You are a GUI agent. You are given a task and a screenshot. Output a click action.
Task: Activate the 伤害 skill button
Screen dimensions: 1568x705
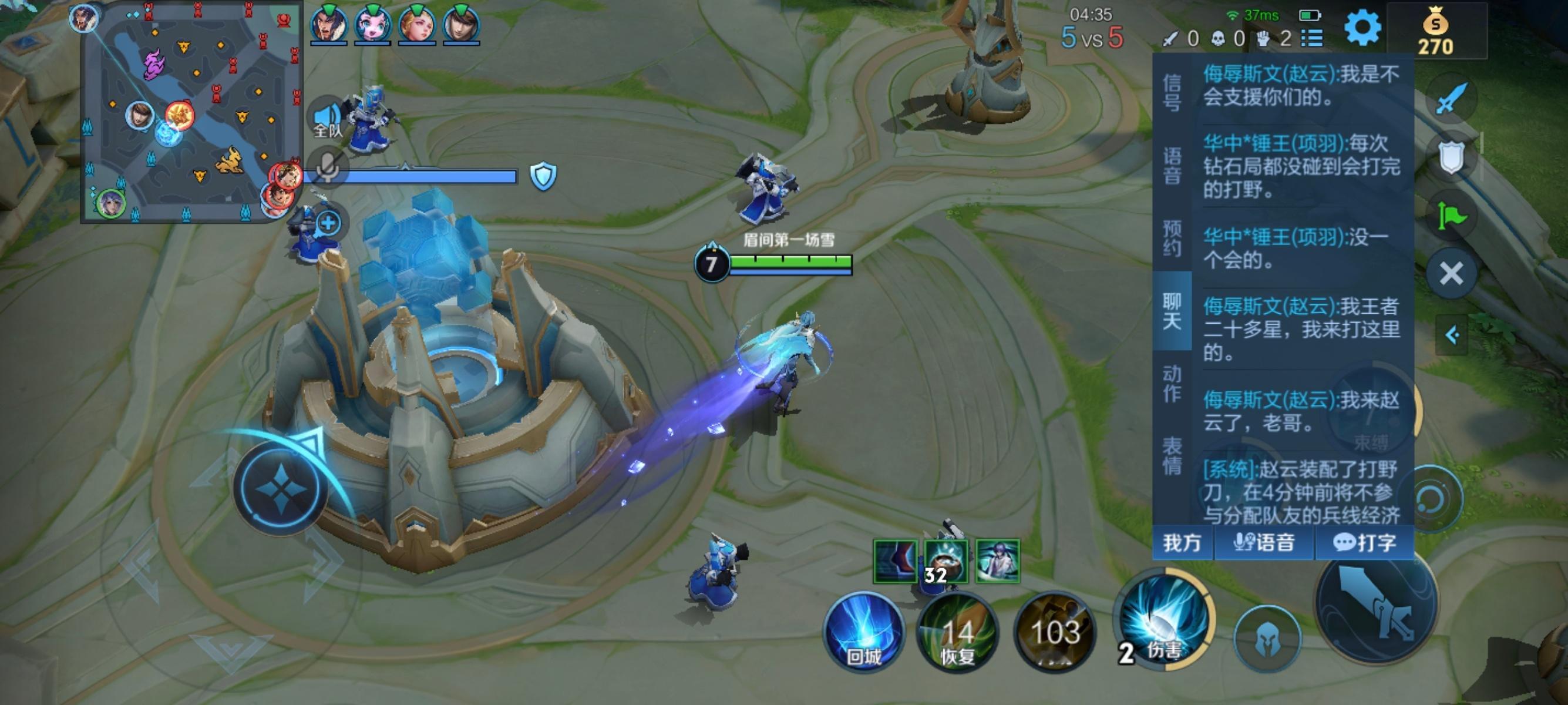click(x=1164, y=621)
